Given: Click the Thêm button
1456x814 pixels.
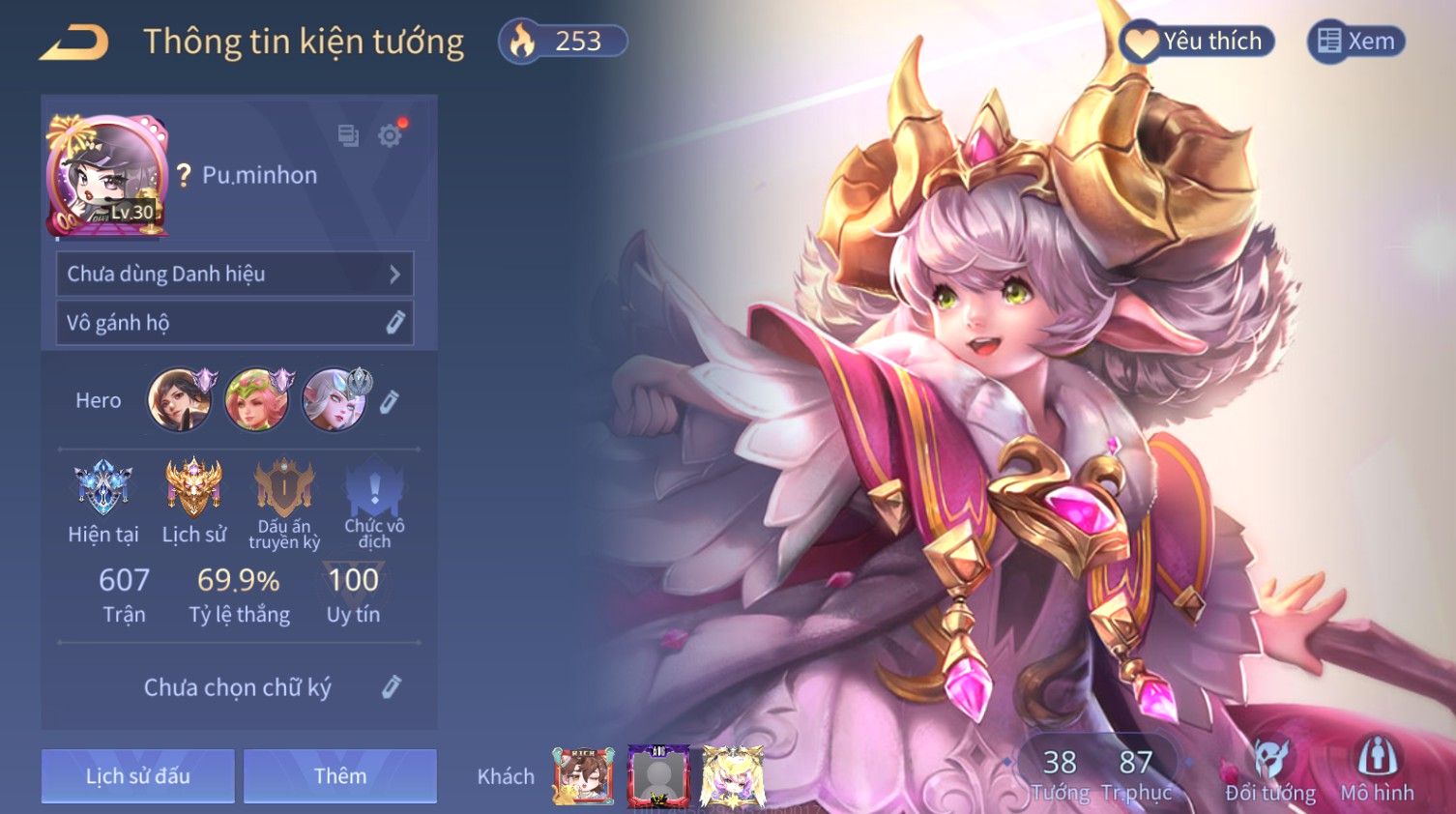Looking at the screenshot, I should coord(340,775).
